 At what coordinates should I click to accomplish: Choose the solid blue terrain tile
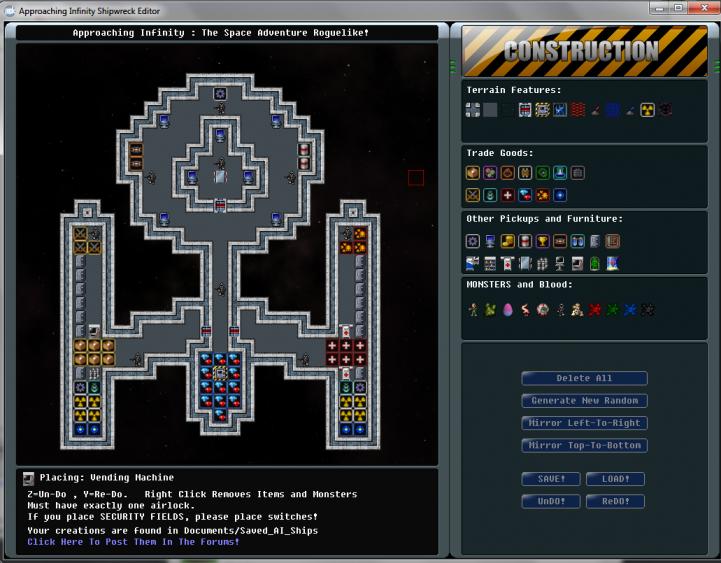(x=612, y=109)
